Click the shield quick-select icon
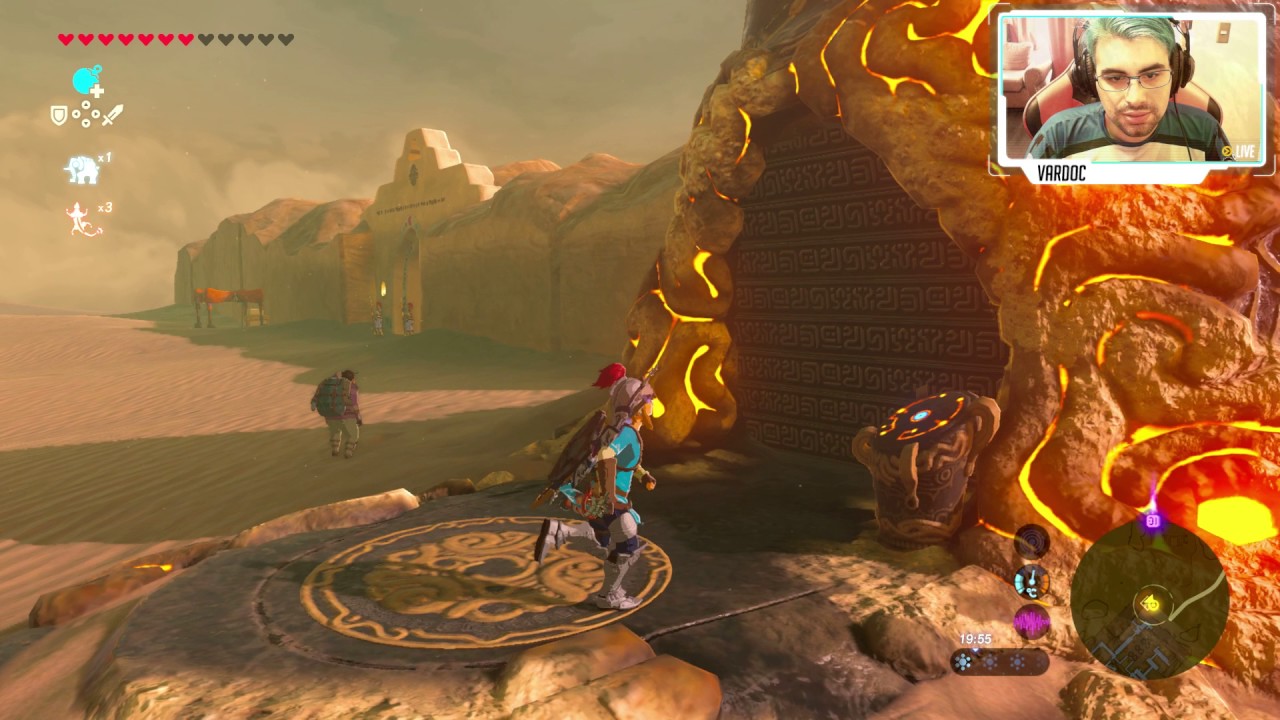The width and height of the screenshot is (1280, 720). (59, 116)
